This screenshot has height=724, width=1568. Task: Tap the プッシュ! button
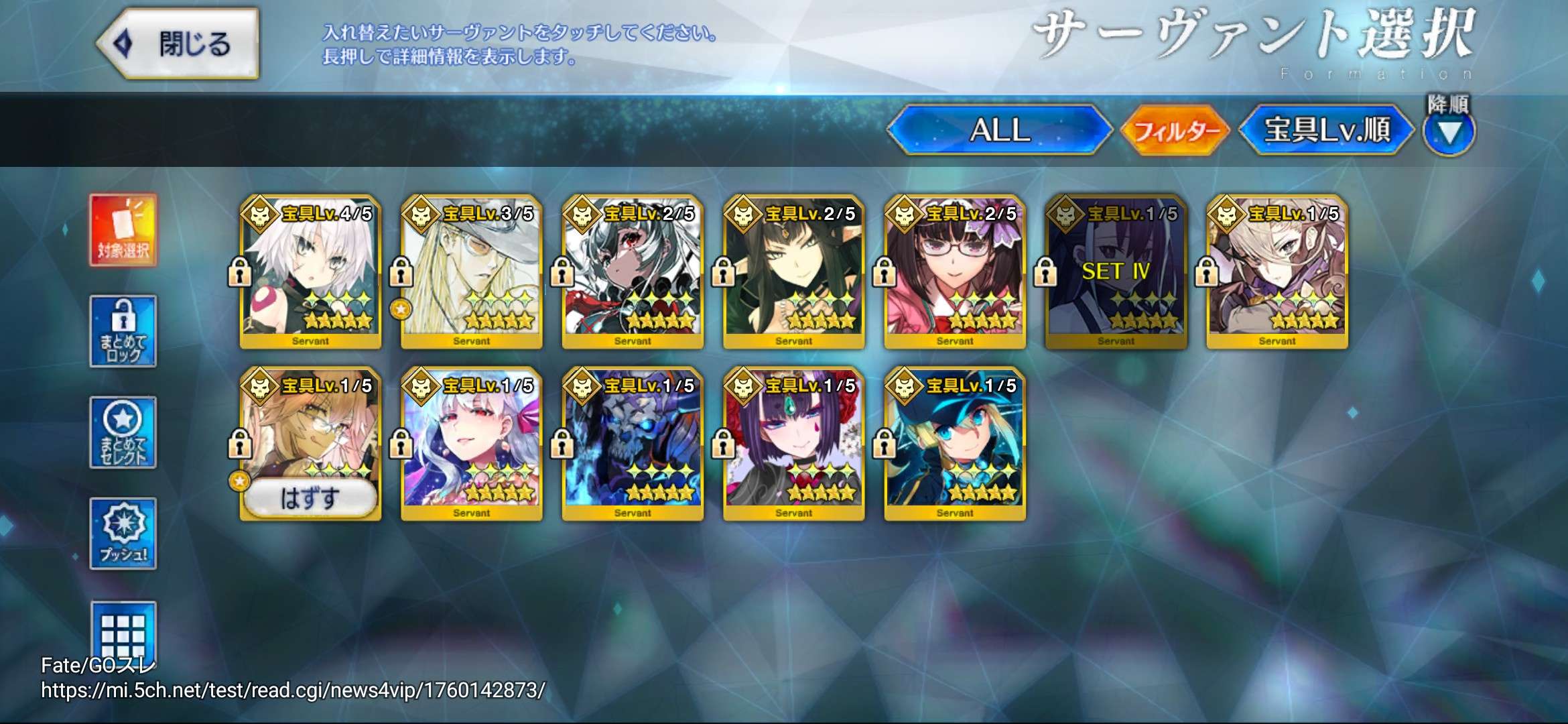click(x=123, y=534)
